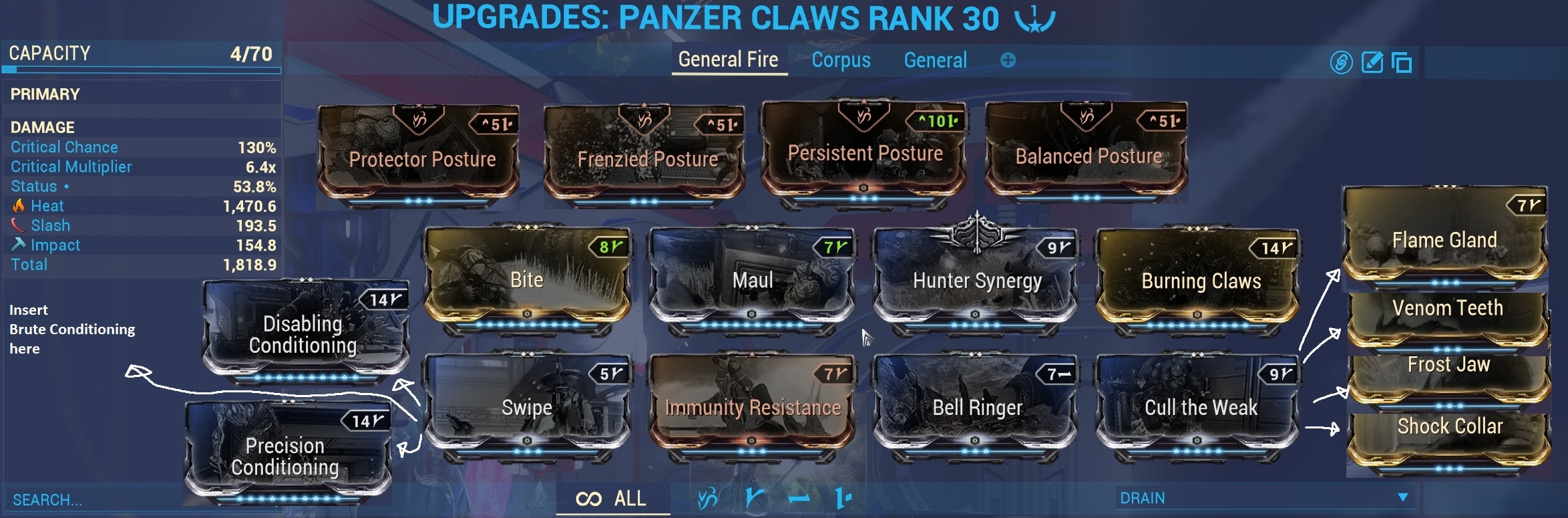Click the Impact damage icon in stats

point(19,245)
